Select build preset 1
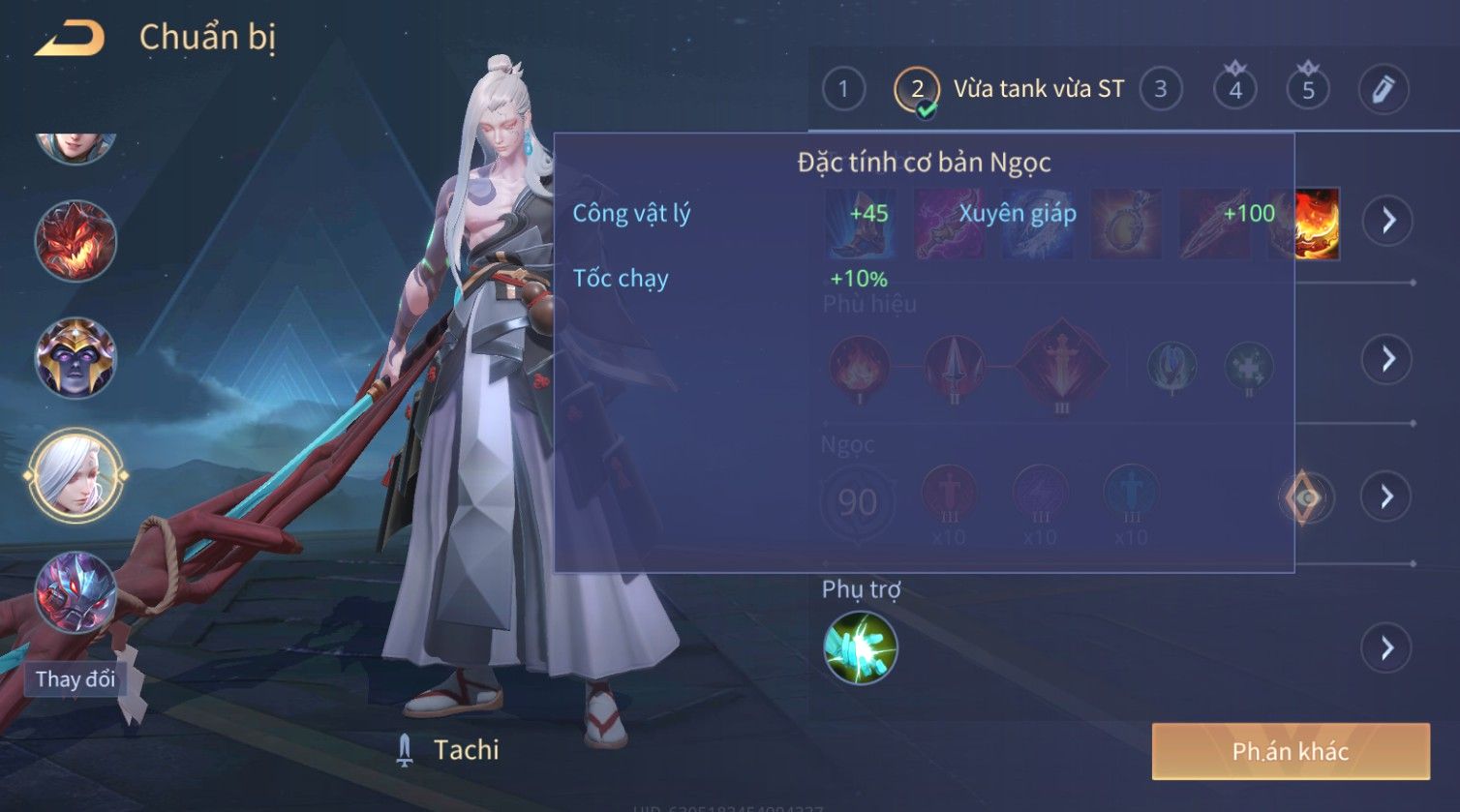This screenshot has height=812, width=1460. coord(843,90)
